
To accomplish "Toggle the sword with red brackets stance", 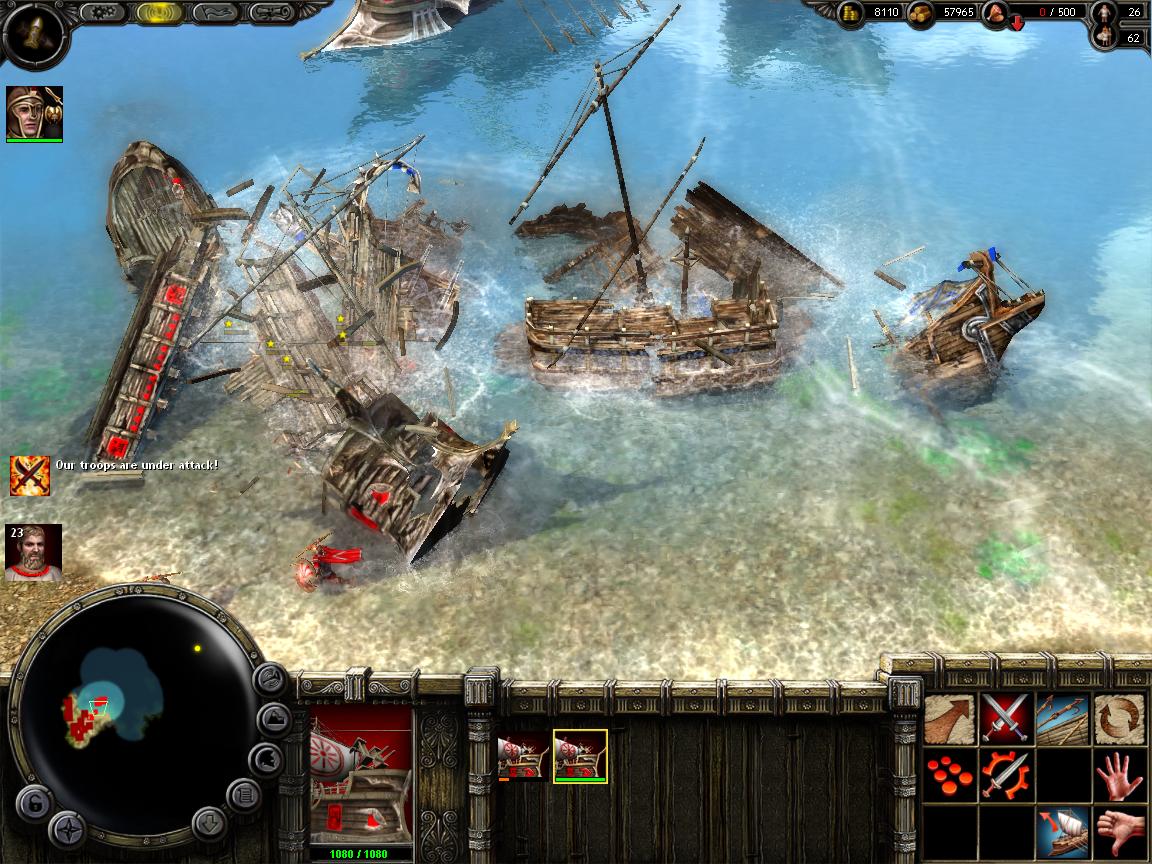I will tap(1005, 774).
